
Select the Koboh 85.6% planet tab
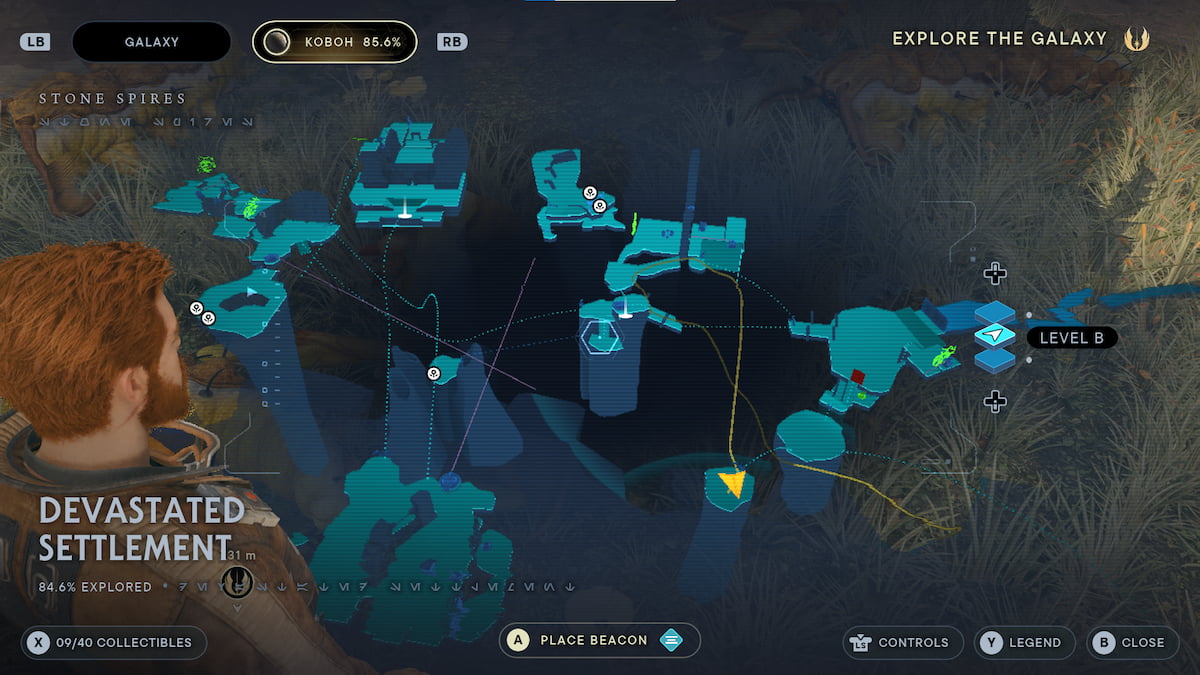334,42
